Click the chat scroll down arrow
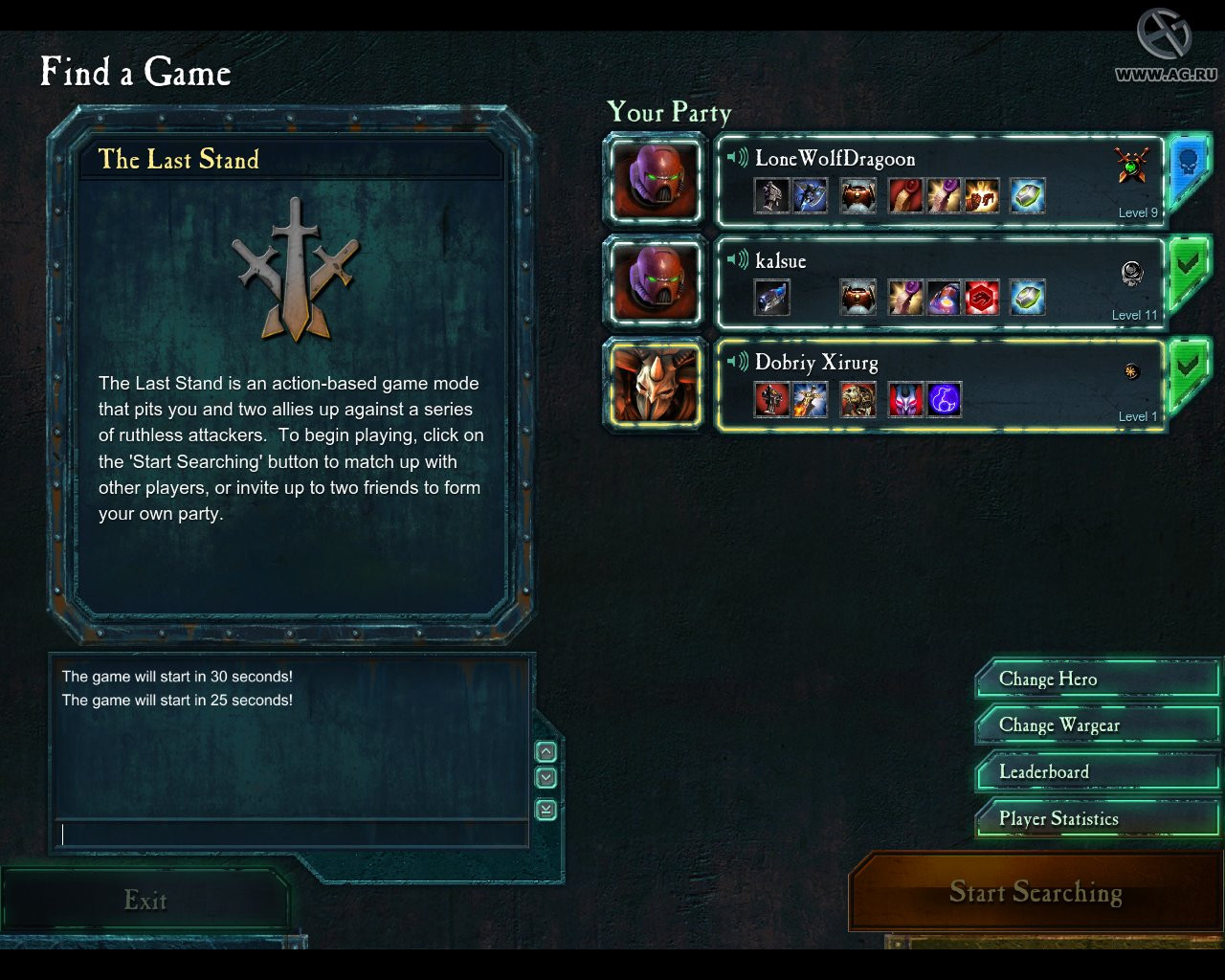Viewport: 1225px width, 980px height. 546,778
